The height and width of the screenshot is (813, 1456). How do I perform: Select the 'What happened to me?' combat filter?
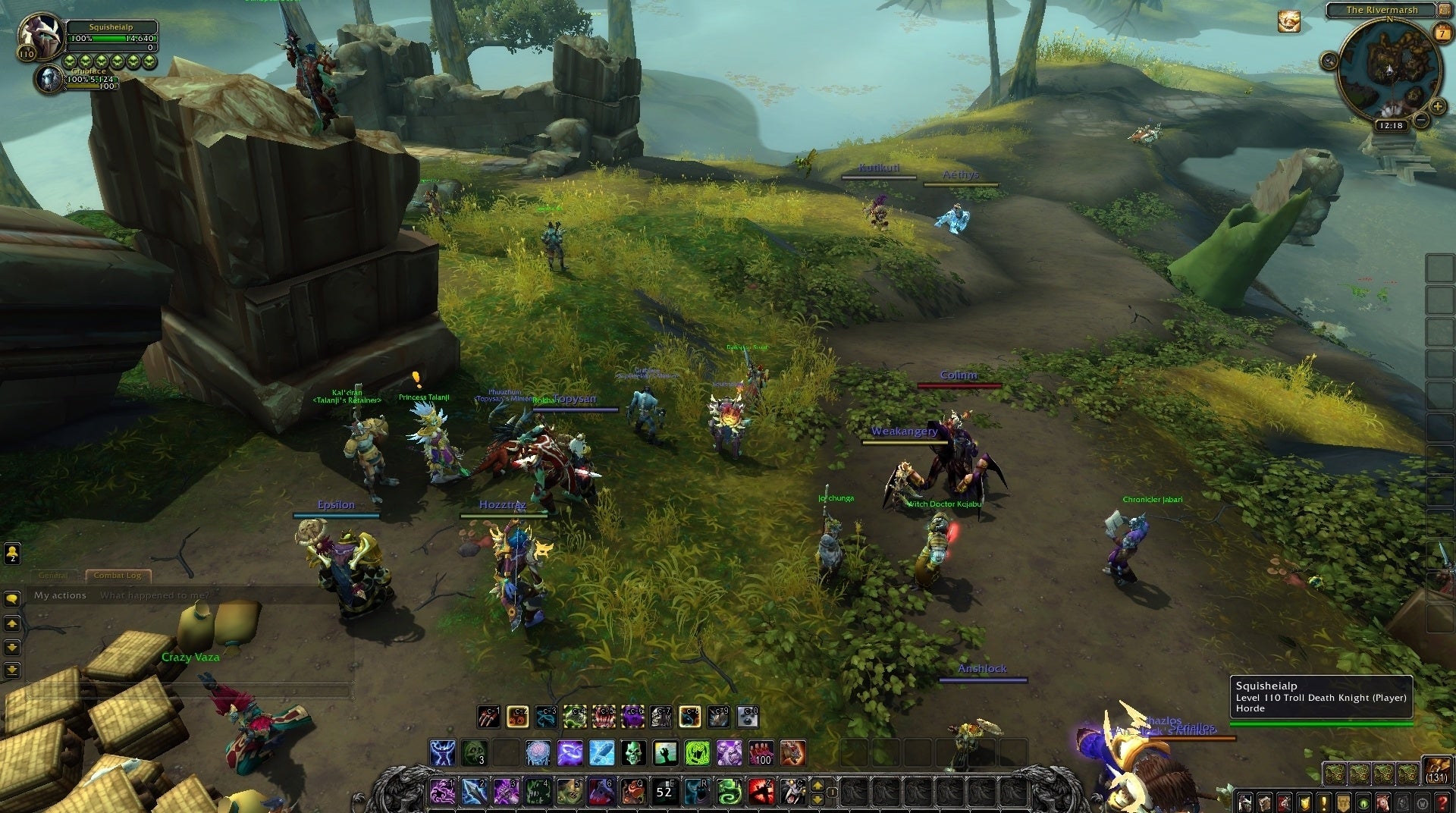(x=154, y=596)
